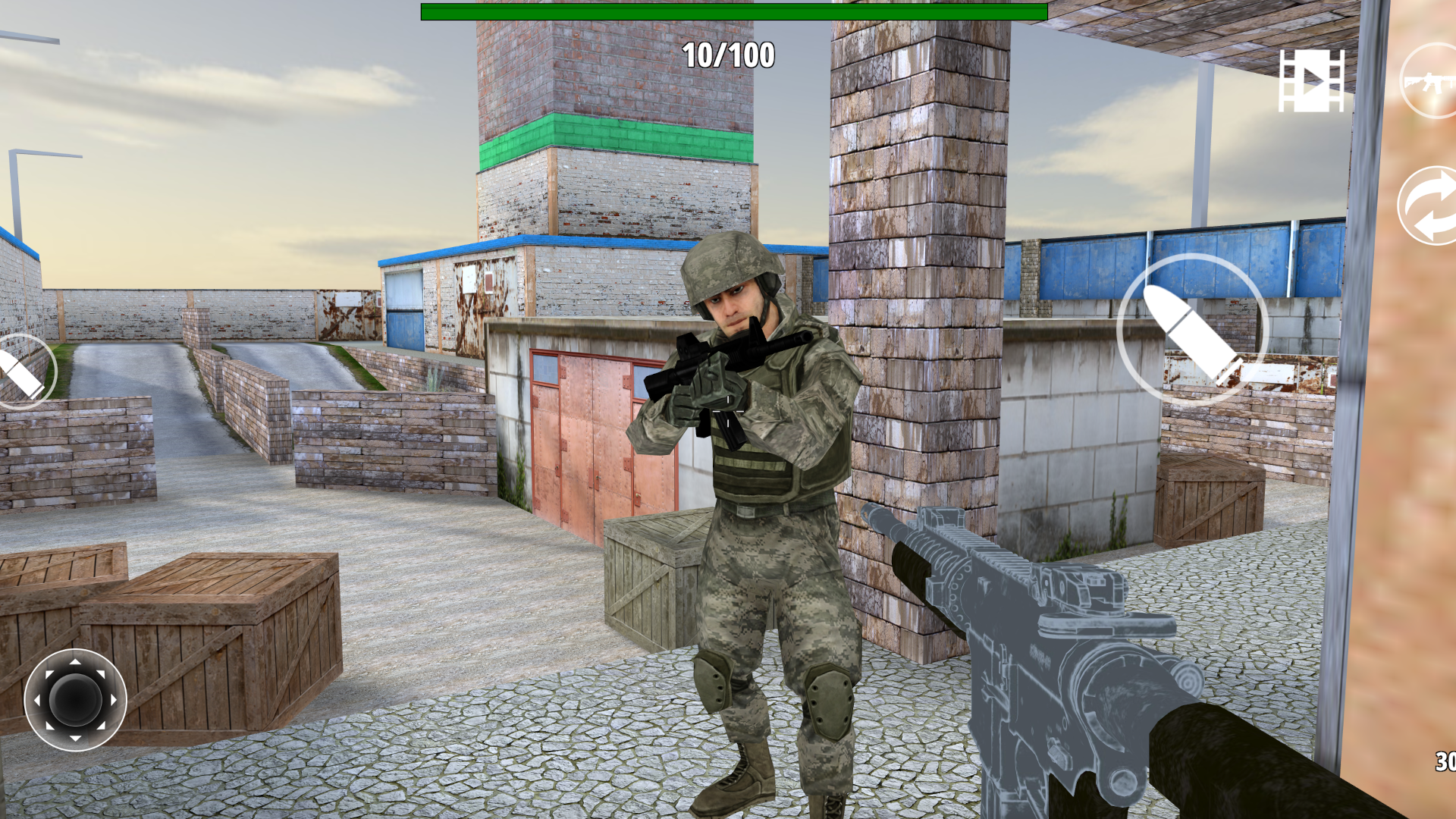Tap the 10/100 health counter text

(728, 55)
